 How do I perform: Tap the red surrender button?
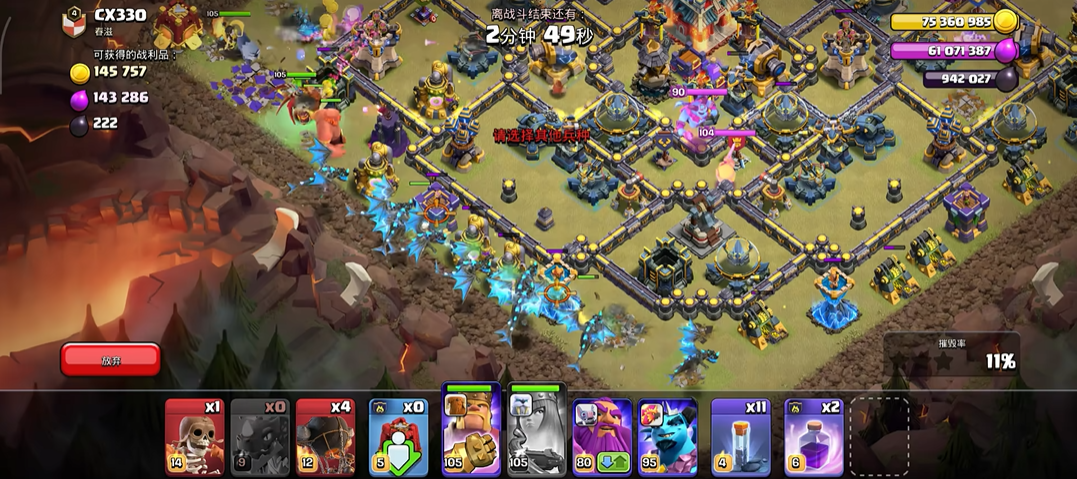[110, 359]
